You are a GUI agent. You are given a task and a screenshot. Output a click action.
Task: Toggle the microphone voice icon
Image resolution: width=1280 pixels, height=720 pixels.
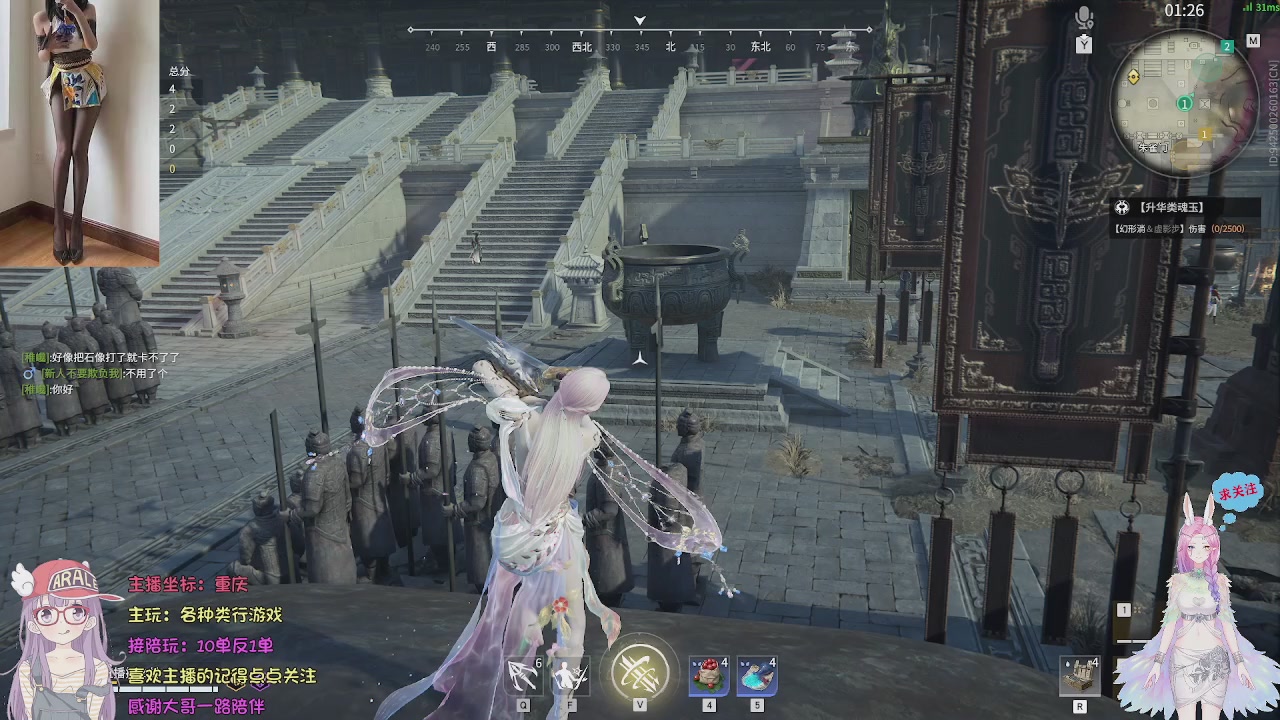point(1084,18)
